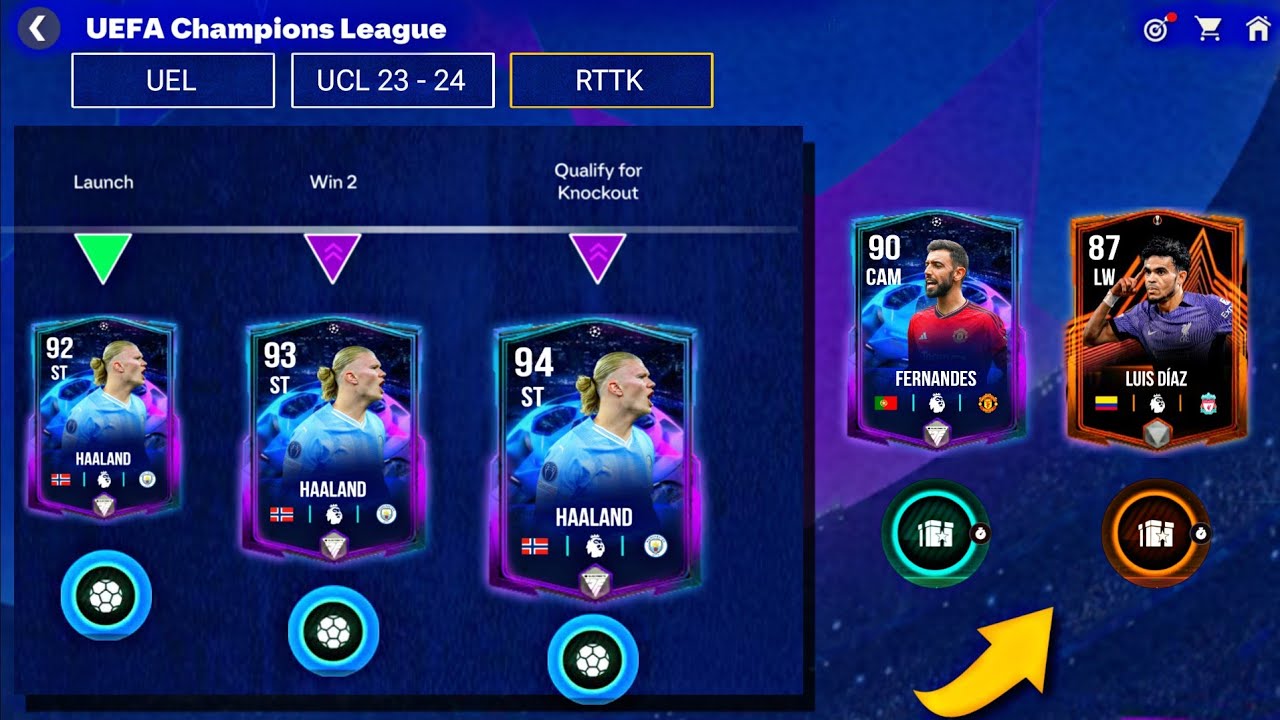This screenshot has height=720, width=1280.
Task: Click the Qualify for Knockout milestone marker
Action: (597, 257)
